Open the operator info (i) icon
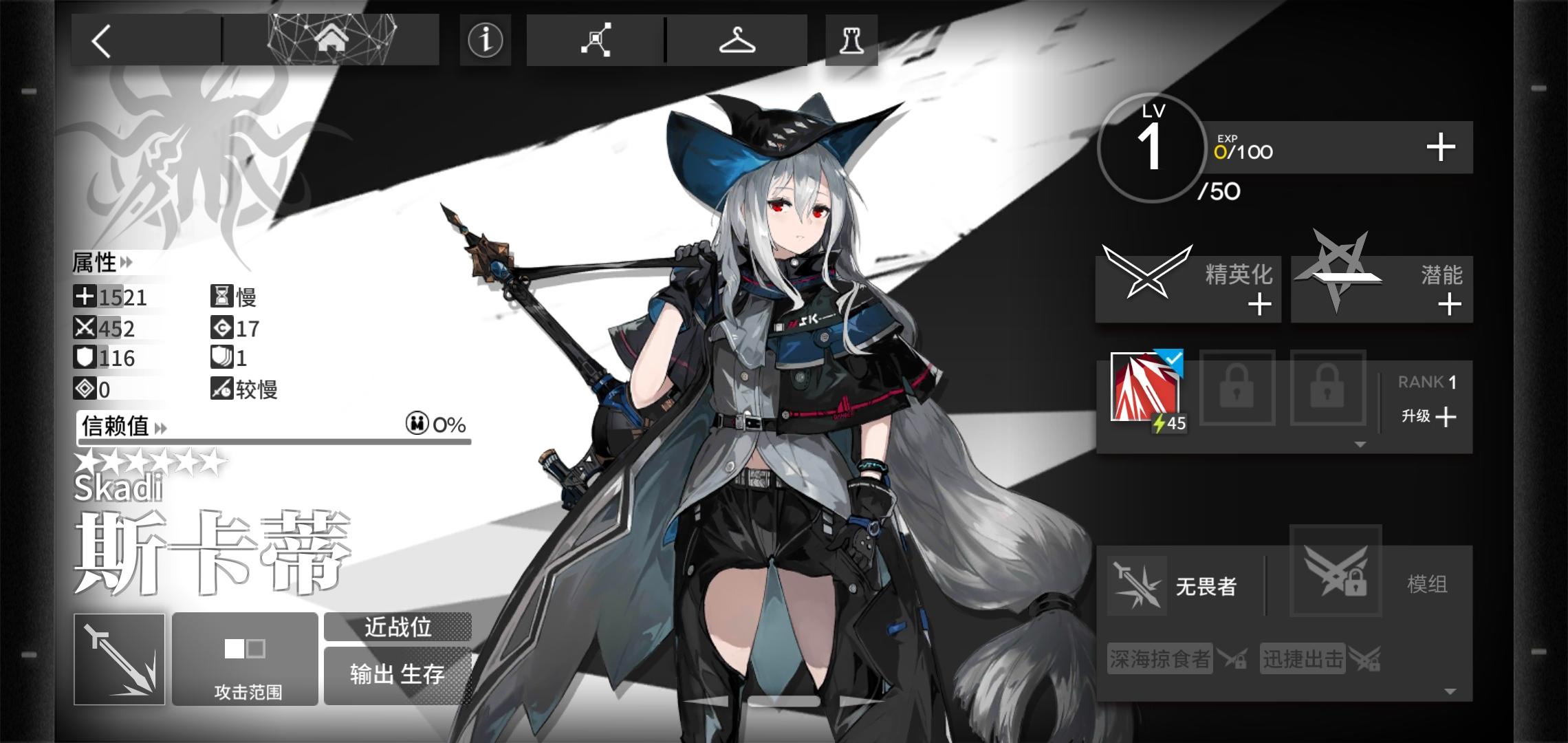Screen dimensions: 1568x743 [x=485, y=41]
